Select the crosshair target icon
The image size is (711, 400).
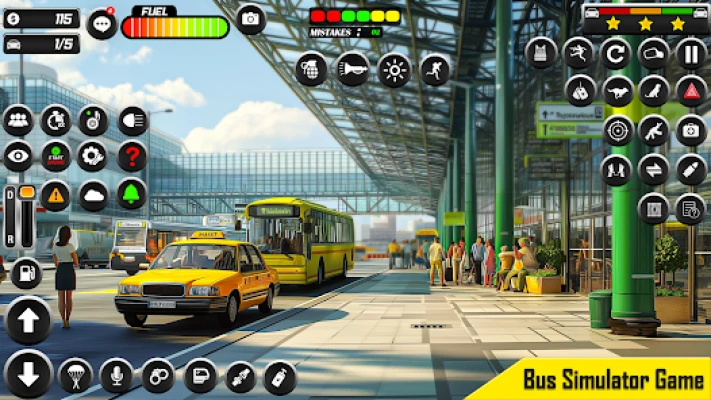click(617, 130)
